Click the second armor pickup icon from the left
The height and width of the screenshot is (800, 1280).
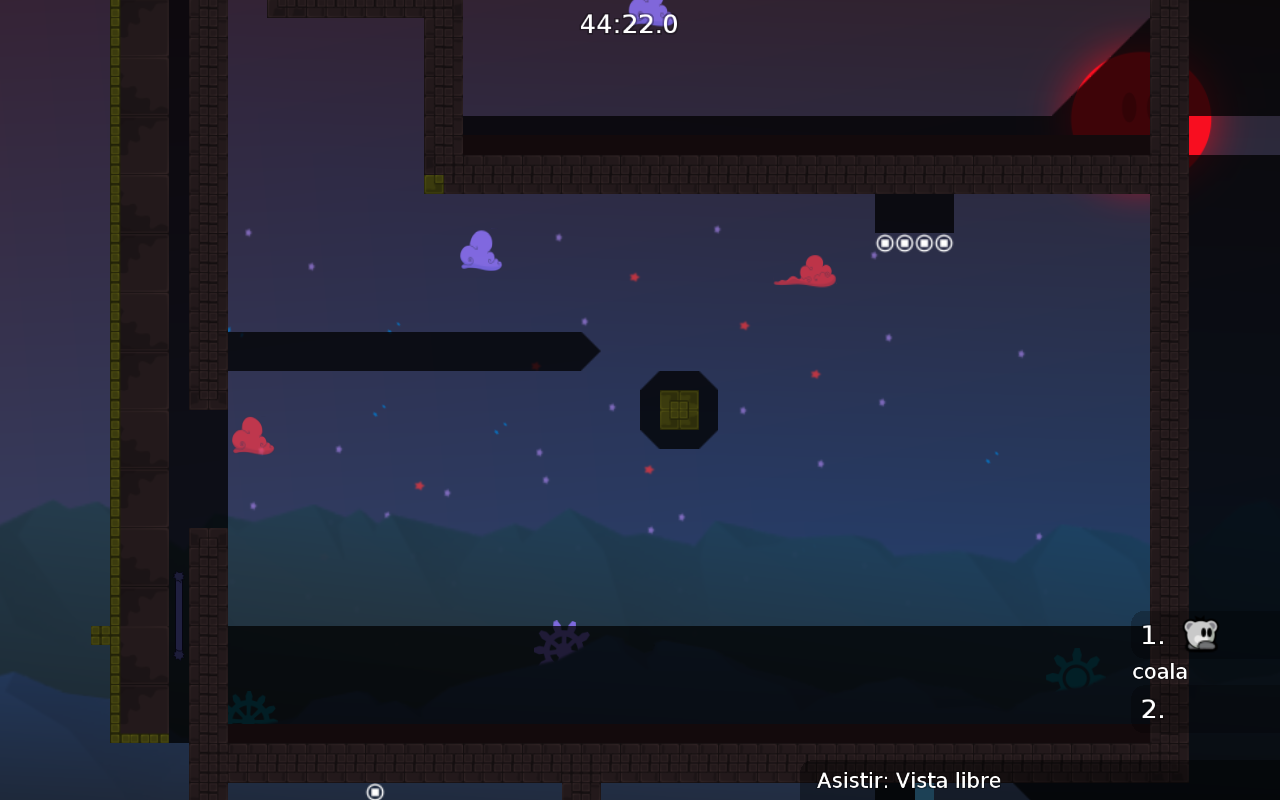click(904, 242)
